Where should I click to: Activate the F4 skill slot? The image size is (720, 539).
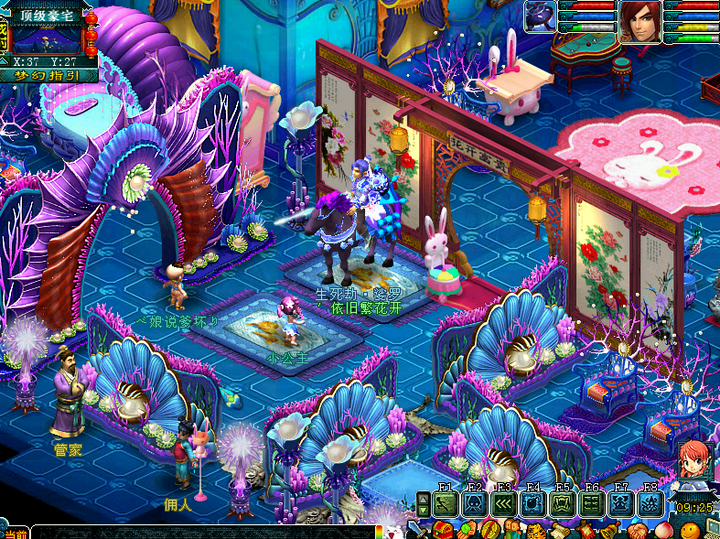533,503
